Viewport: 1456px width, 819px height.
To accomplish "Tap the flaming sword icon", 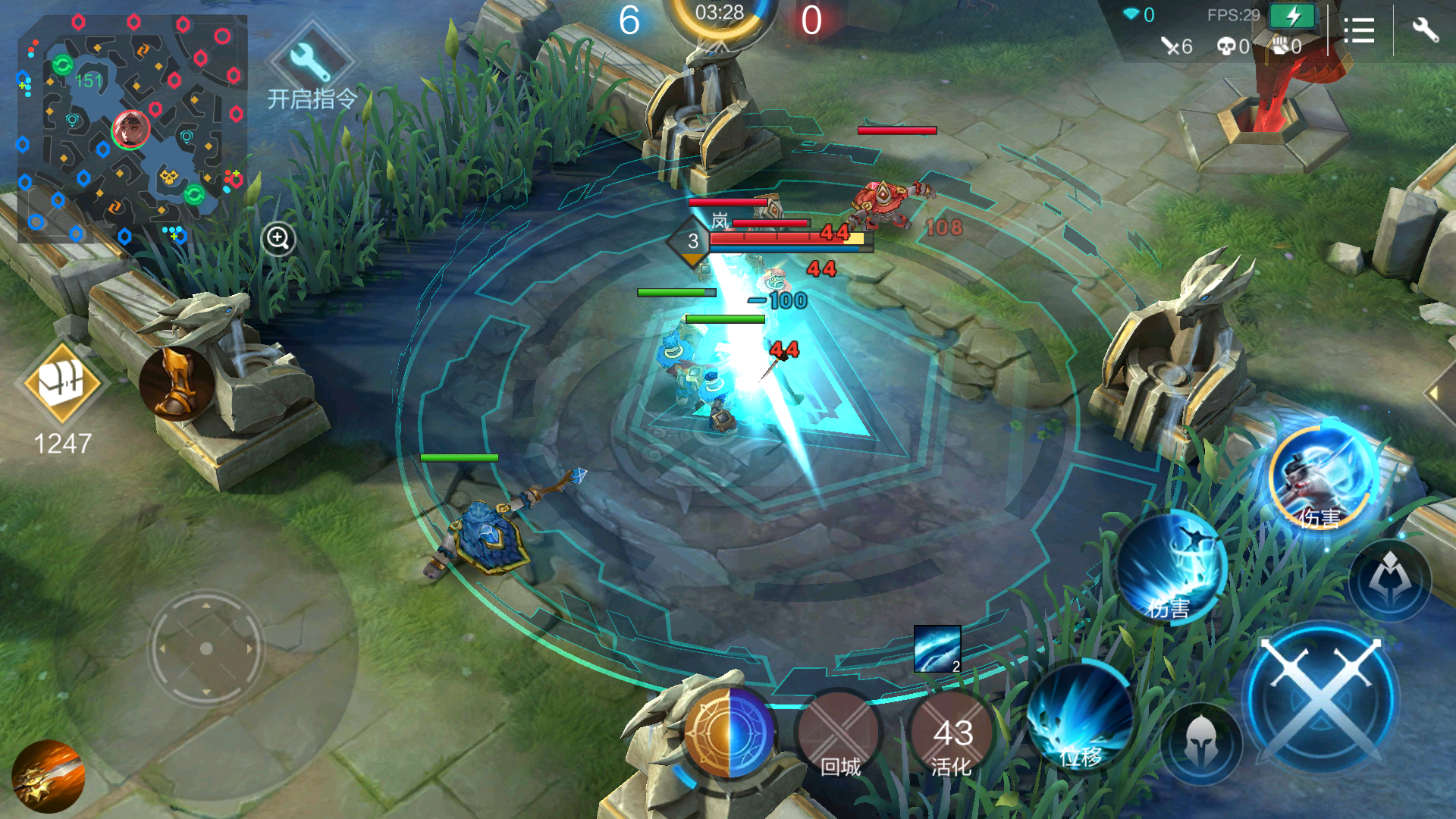I will [x=48, y=776].
